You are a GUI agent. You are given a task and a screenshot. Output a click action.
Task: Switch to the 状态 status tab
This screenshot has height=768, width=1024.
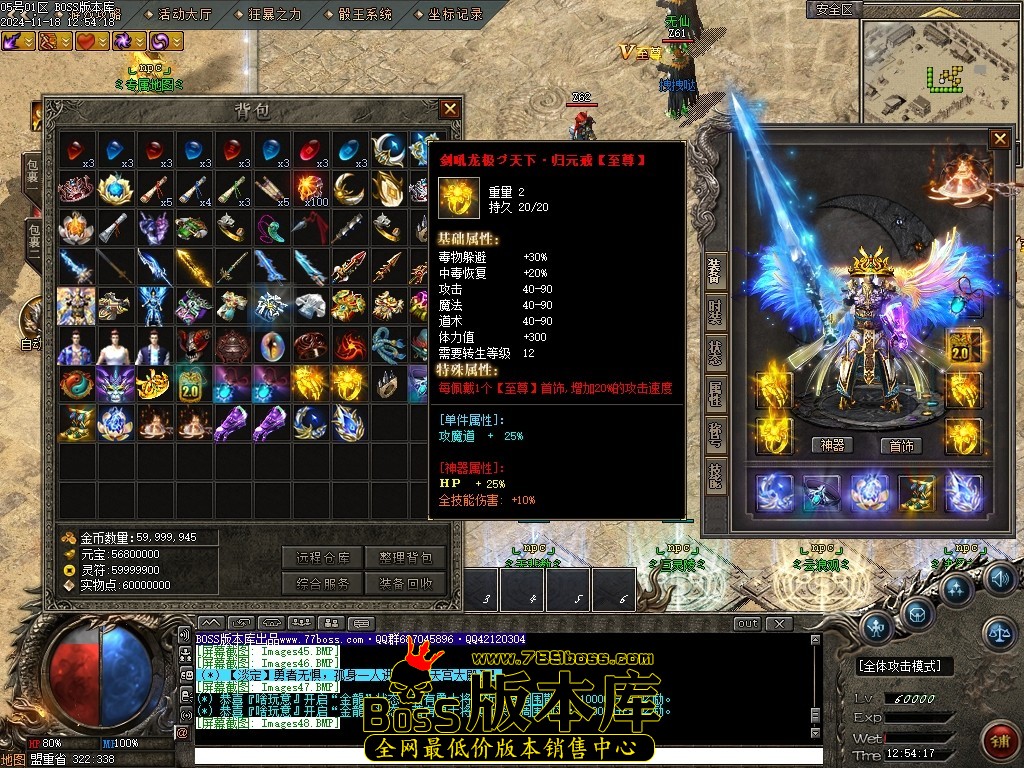(715, 354)
